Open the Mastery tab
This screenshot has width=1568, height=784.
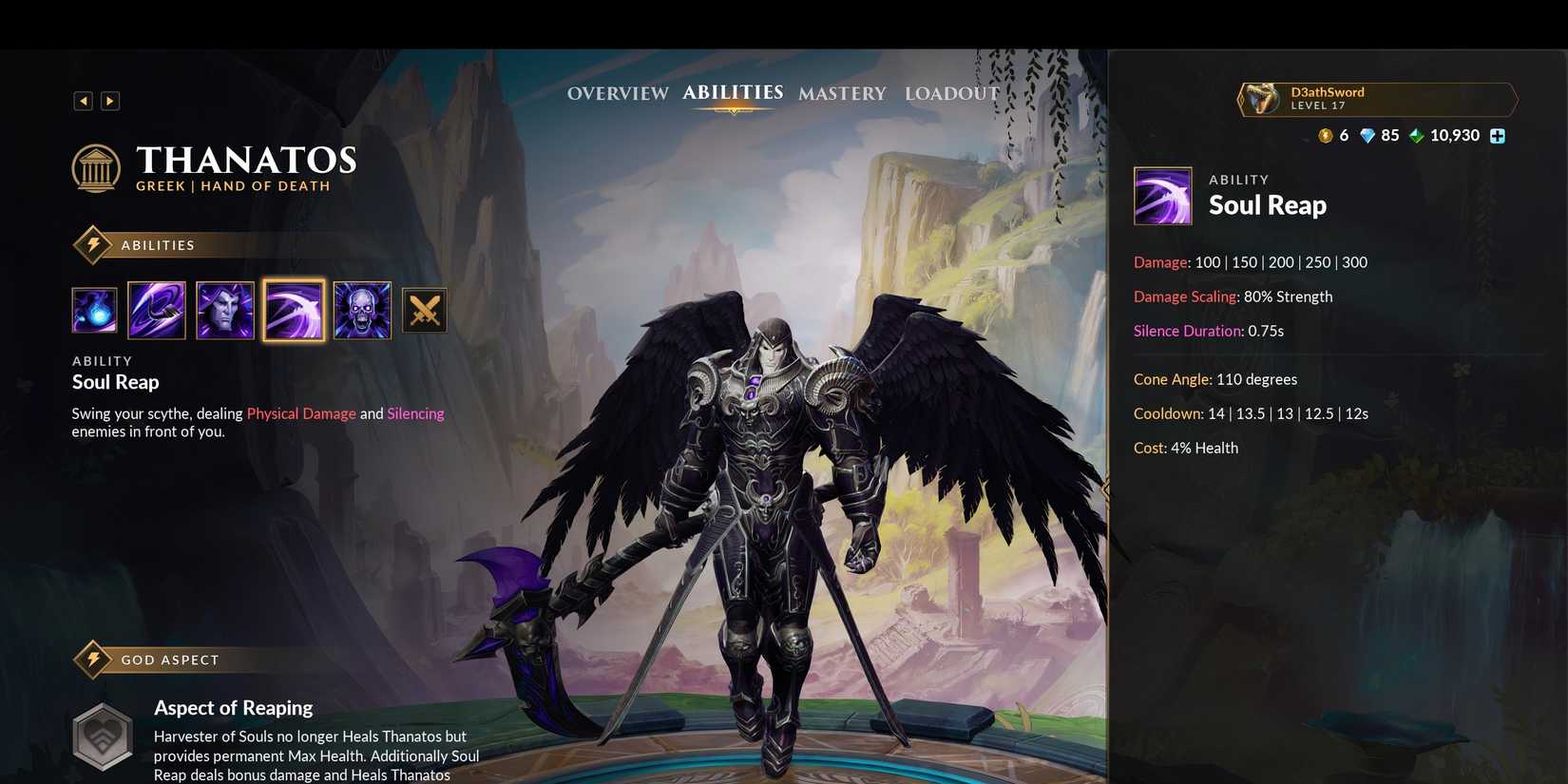click(x=841, y=93)
